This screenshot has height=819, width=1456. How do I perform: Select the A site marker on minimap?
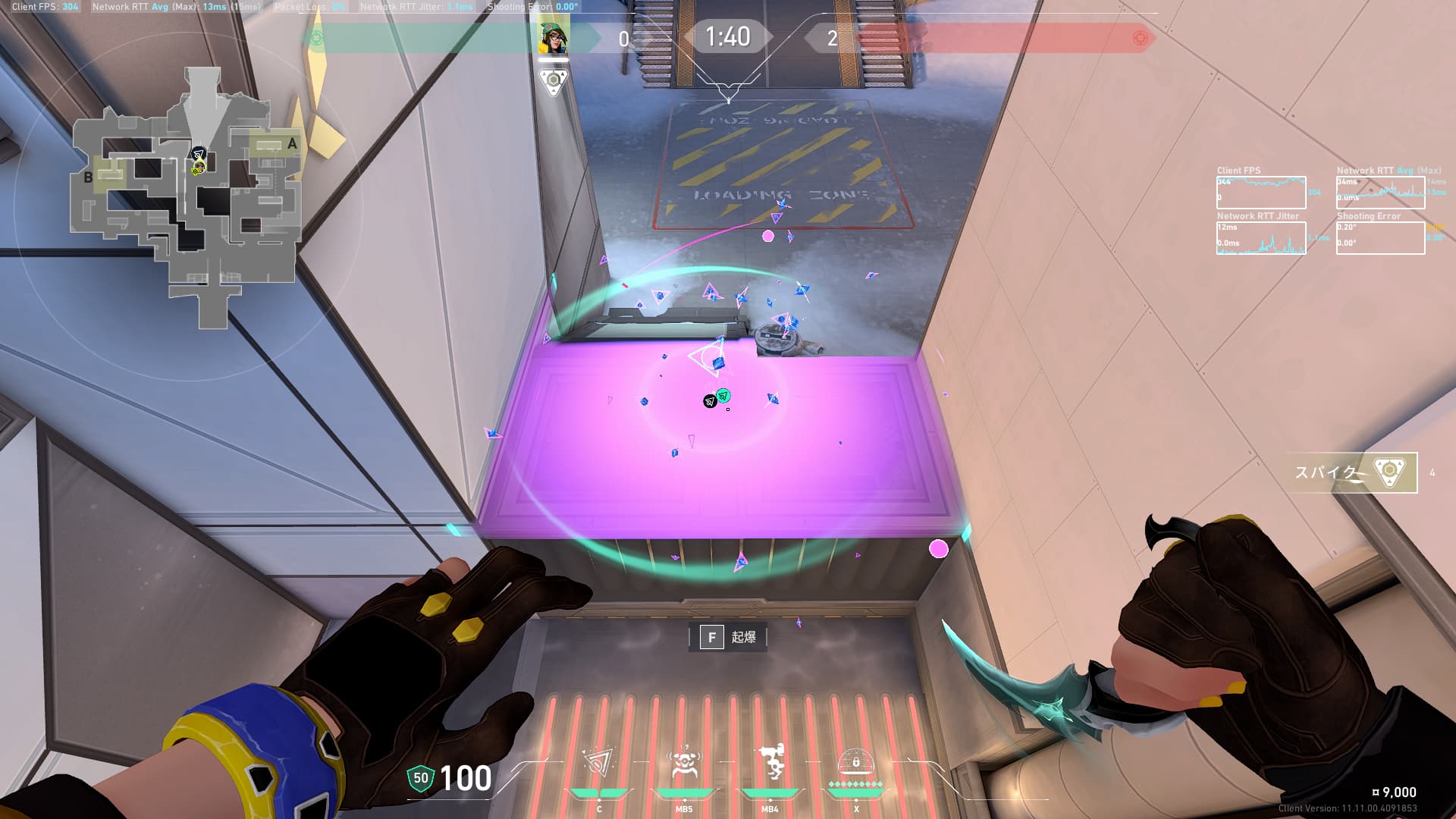(x=292, y=143)
